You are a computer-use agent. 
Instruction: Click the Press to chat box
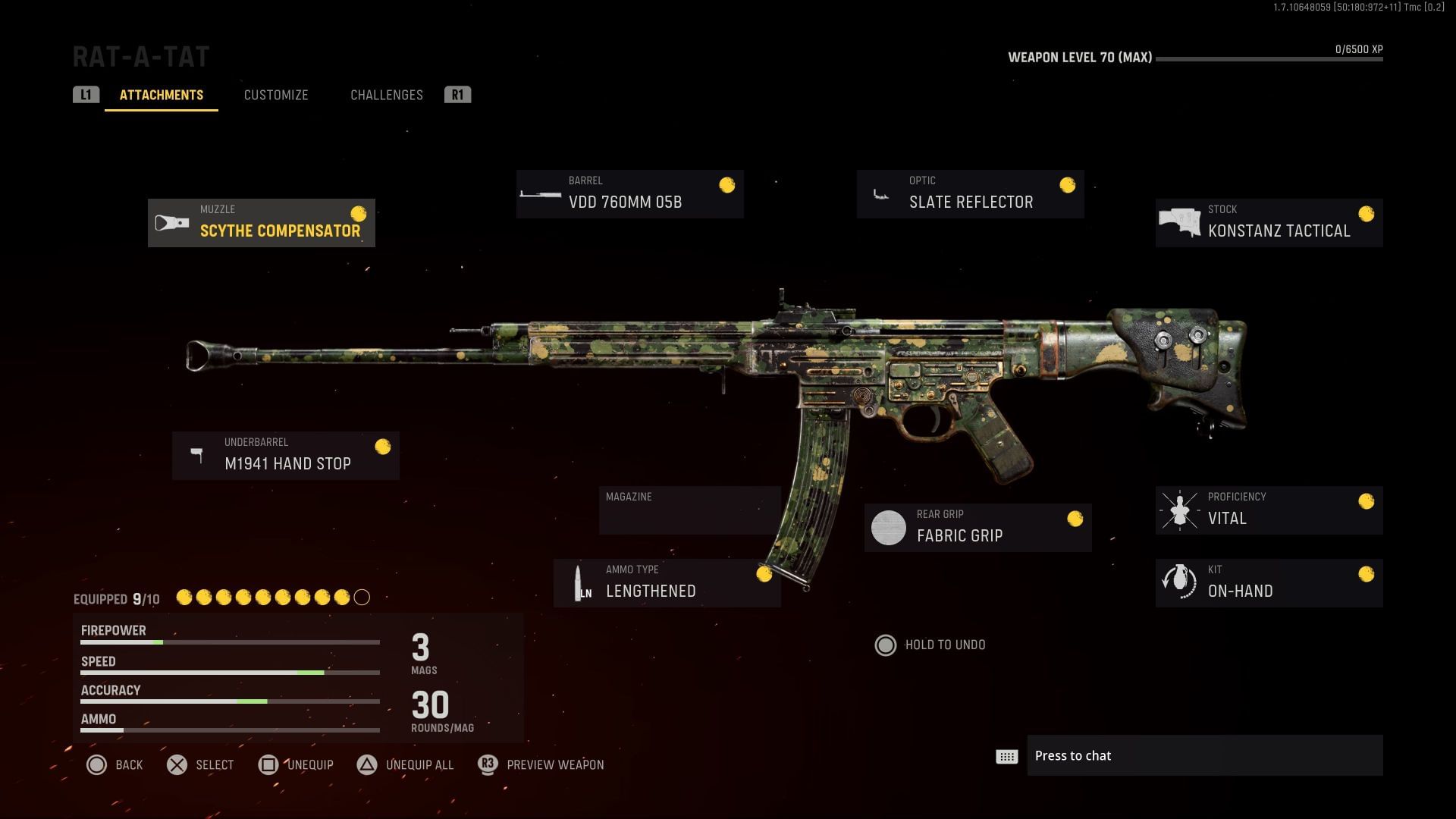1204,755
